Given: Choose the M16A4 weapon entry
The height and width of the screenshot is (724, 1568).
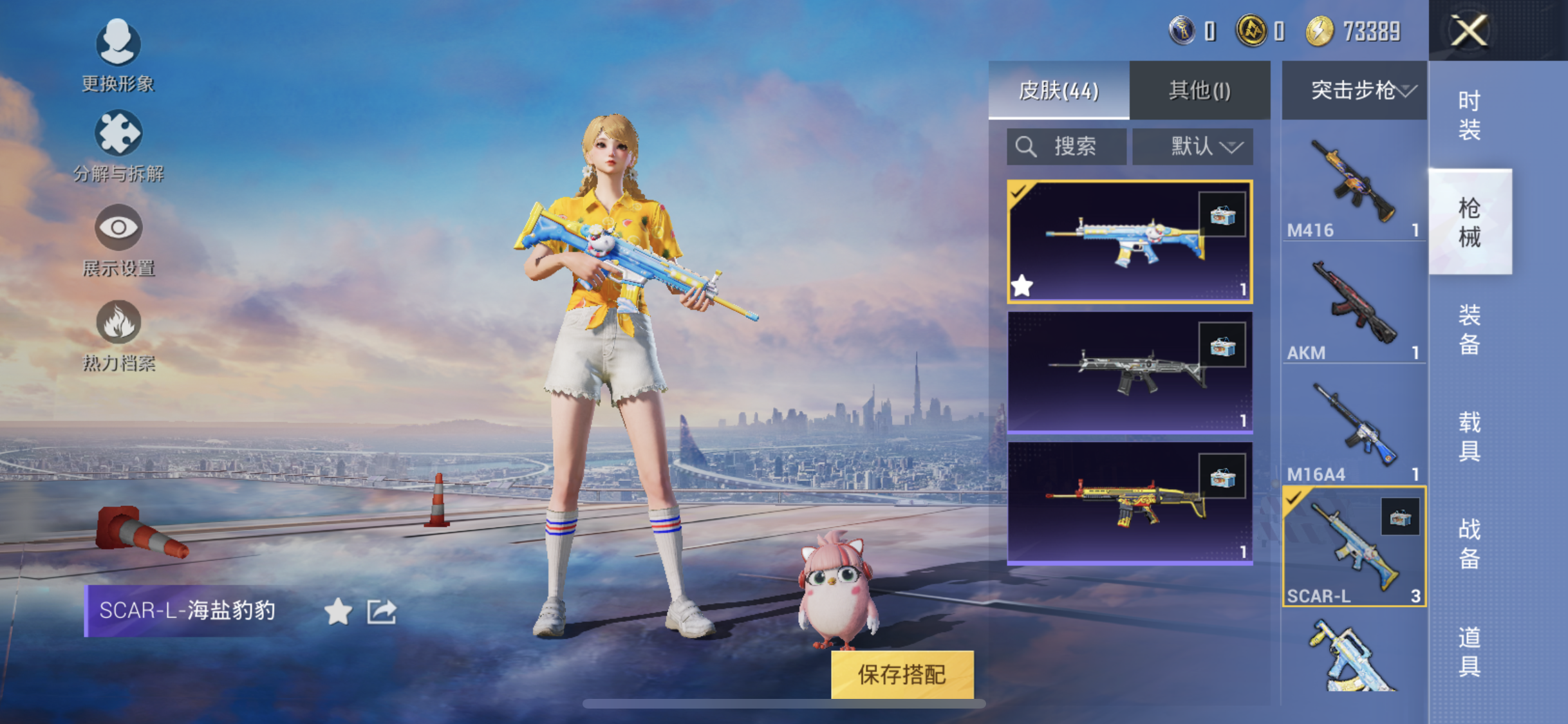Looking at the screenshot, I should click(x=1354, y=430).
